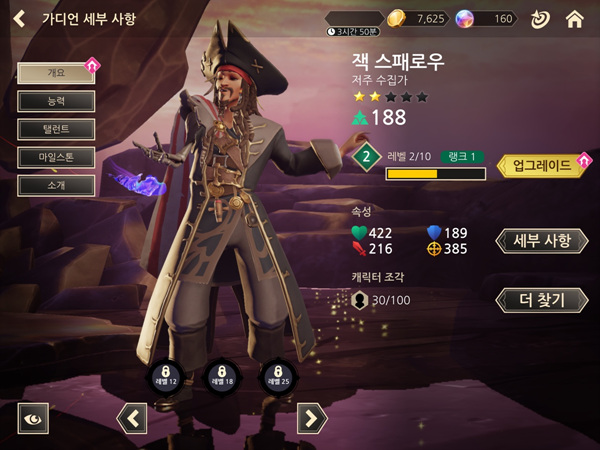Tap the purple orb gem counter
The image size is (600, 450).
(486, 18)
